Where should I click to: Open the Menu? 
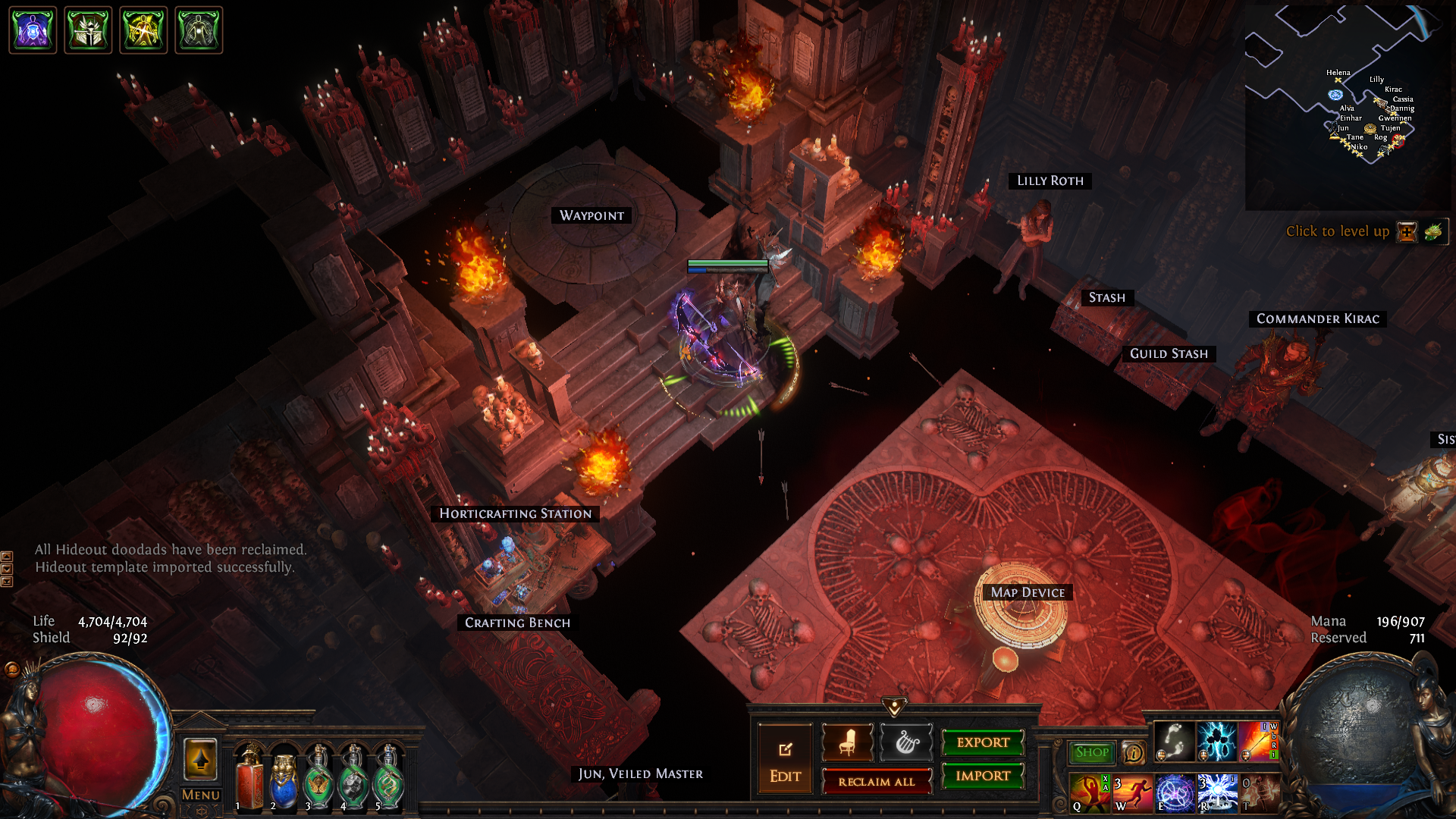(200, 795)
